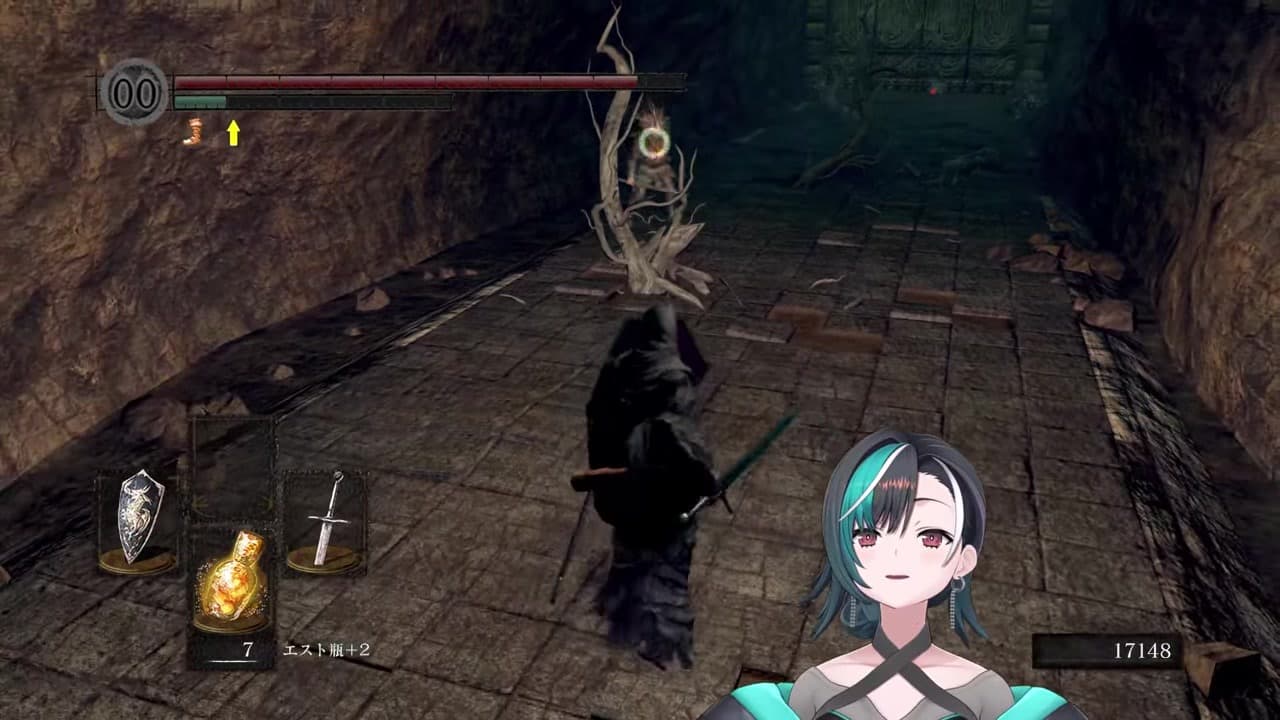Click the yellow upward arrow indicator

tap(232, 132)
